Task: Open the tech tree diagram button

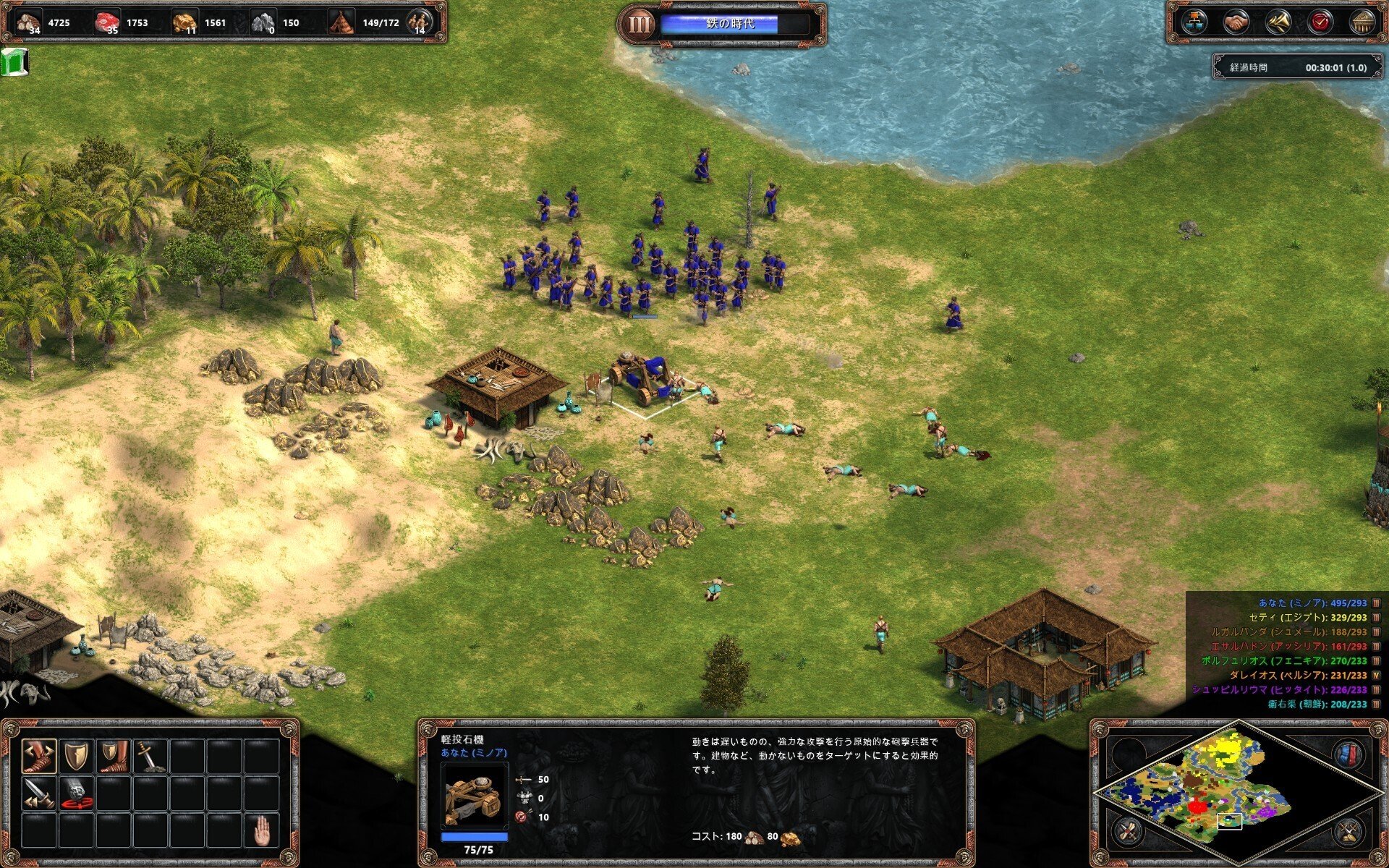Action: (x=1194, y=22)
